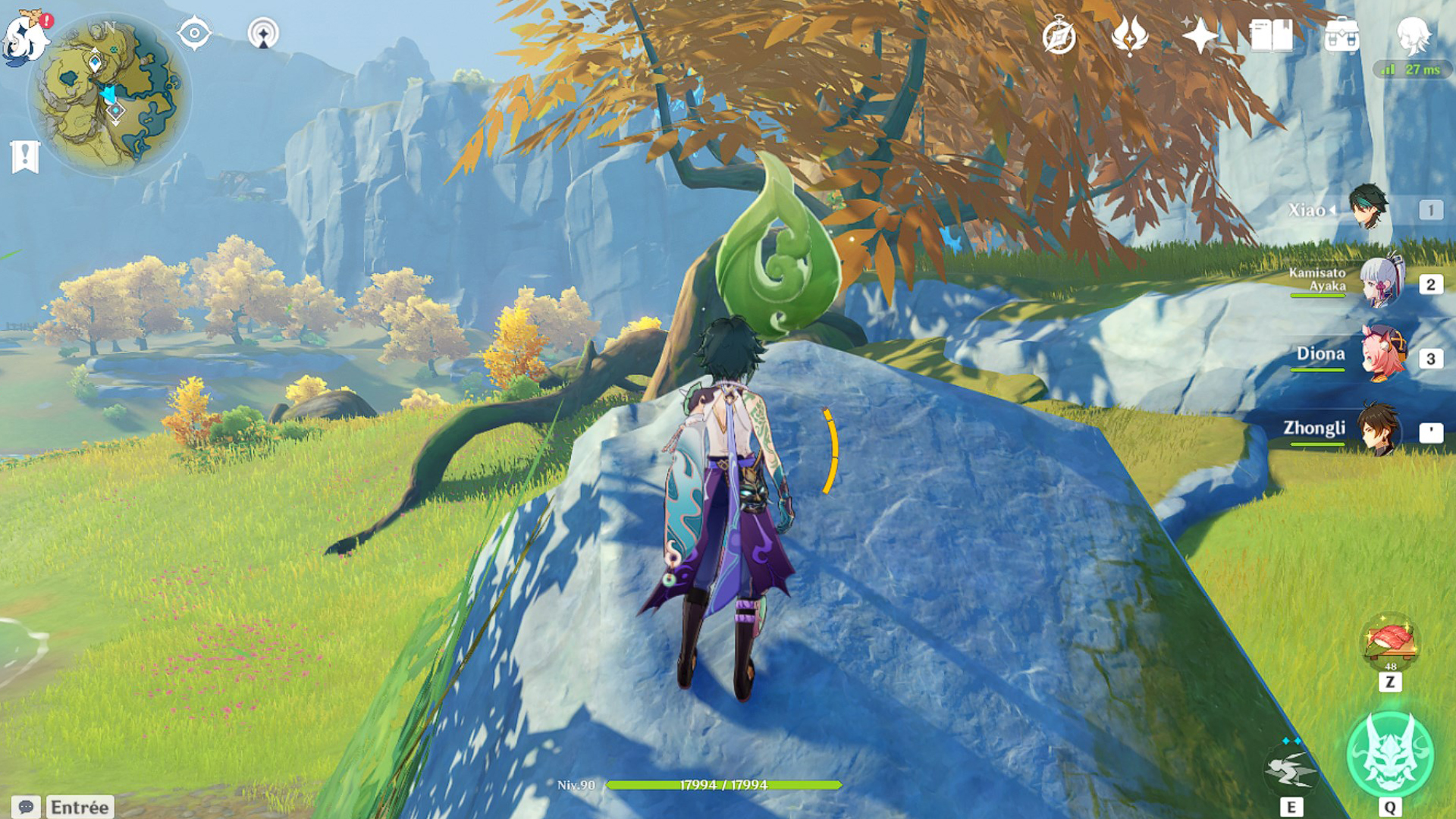Image resolution: width=1456 pixels, height=819 pixels.
Task: Click the beacon broadcast icon near minimap
Action: pos(262,32)
